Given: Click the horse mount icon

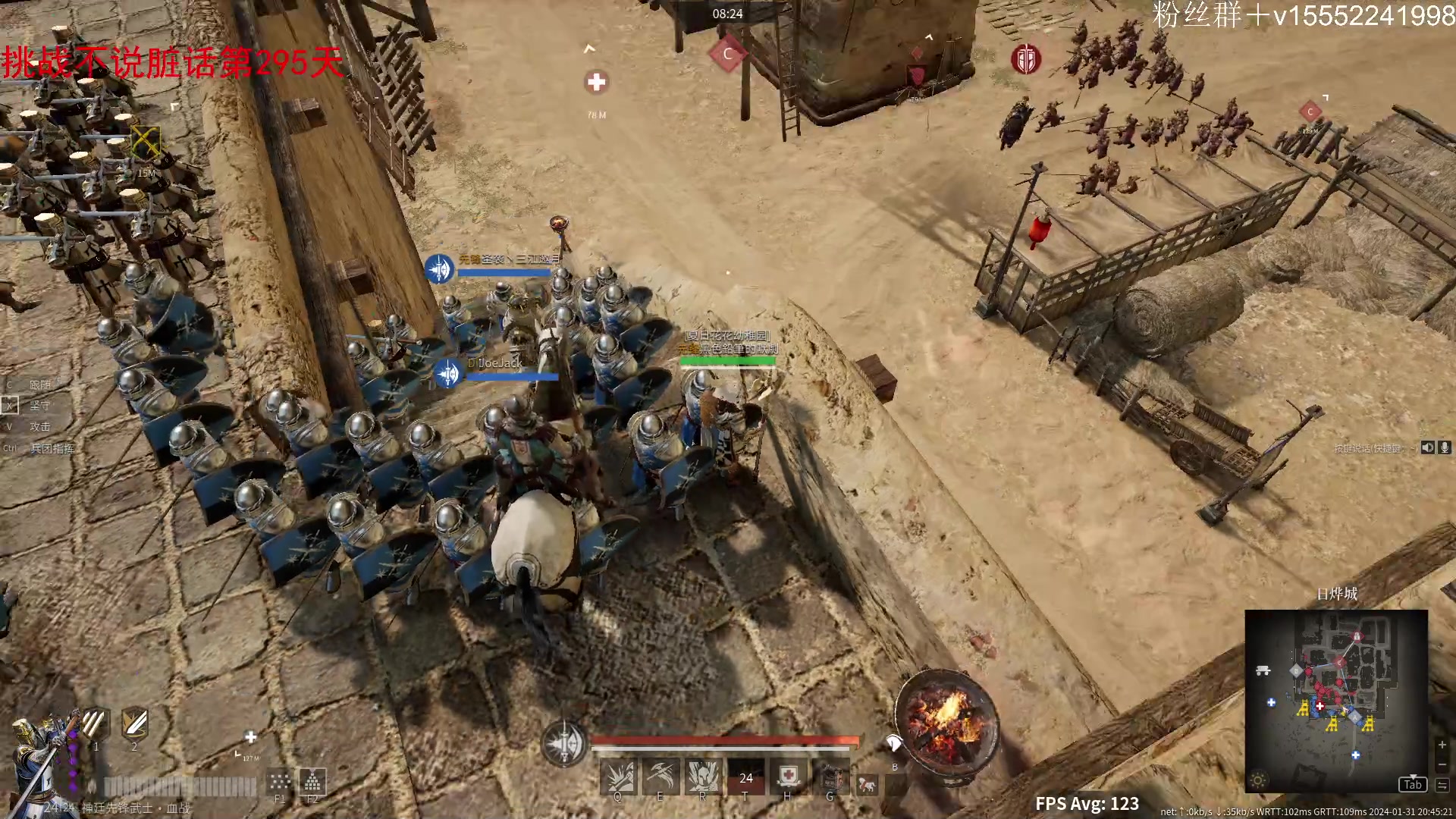Looking at the screenshot, I should (867, 785).
